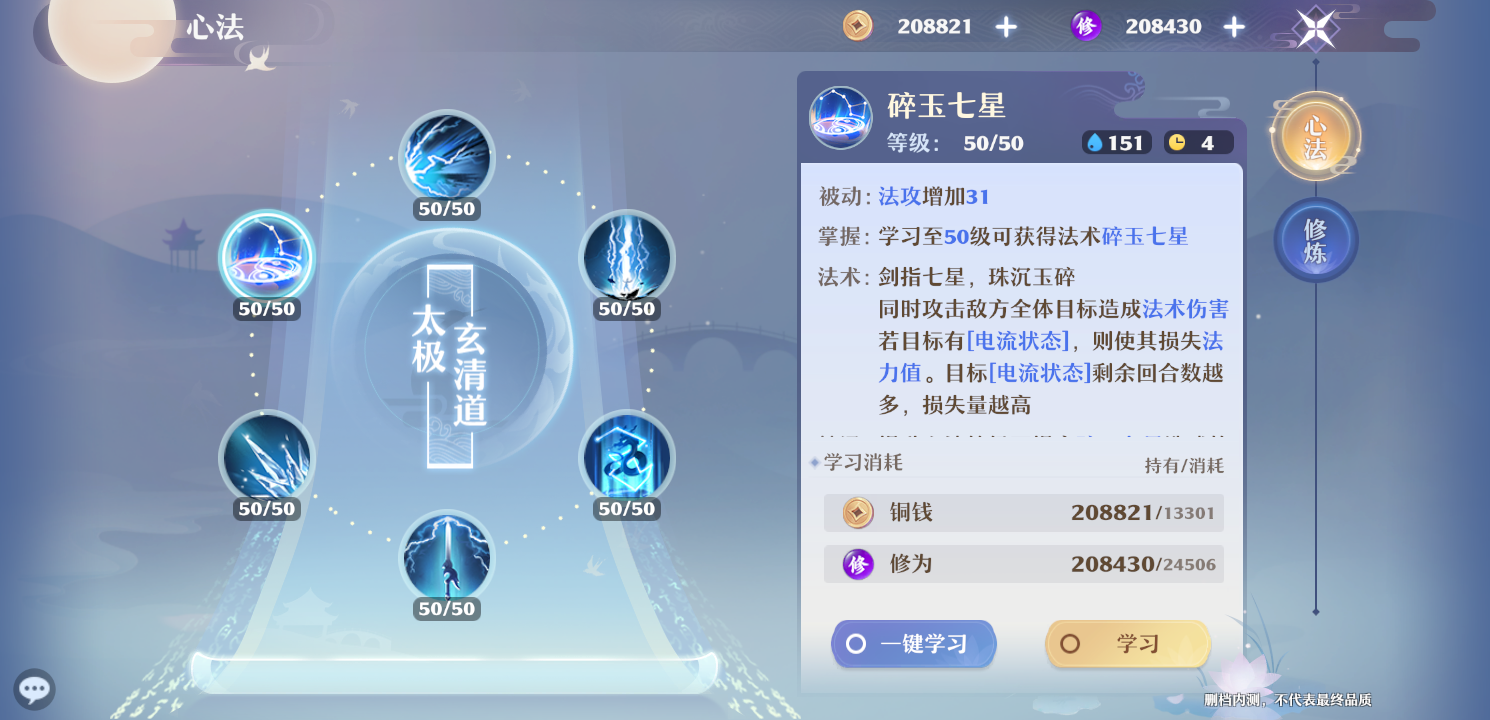Screen dimensions: 1490x720
Task: Switch to the 修炼 tab on the right
Action: pos(1315,240)
